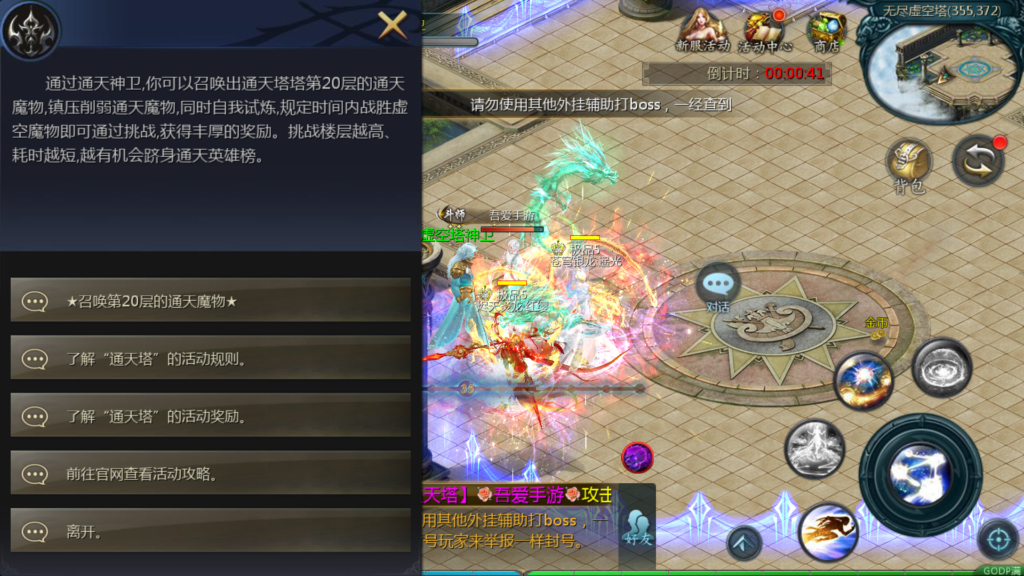This screenshot has height=576, width=1024.
Task: Select the official website strategy guide option
Action: [x=210, y=473]
